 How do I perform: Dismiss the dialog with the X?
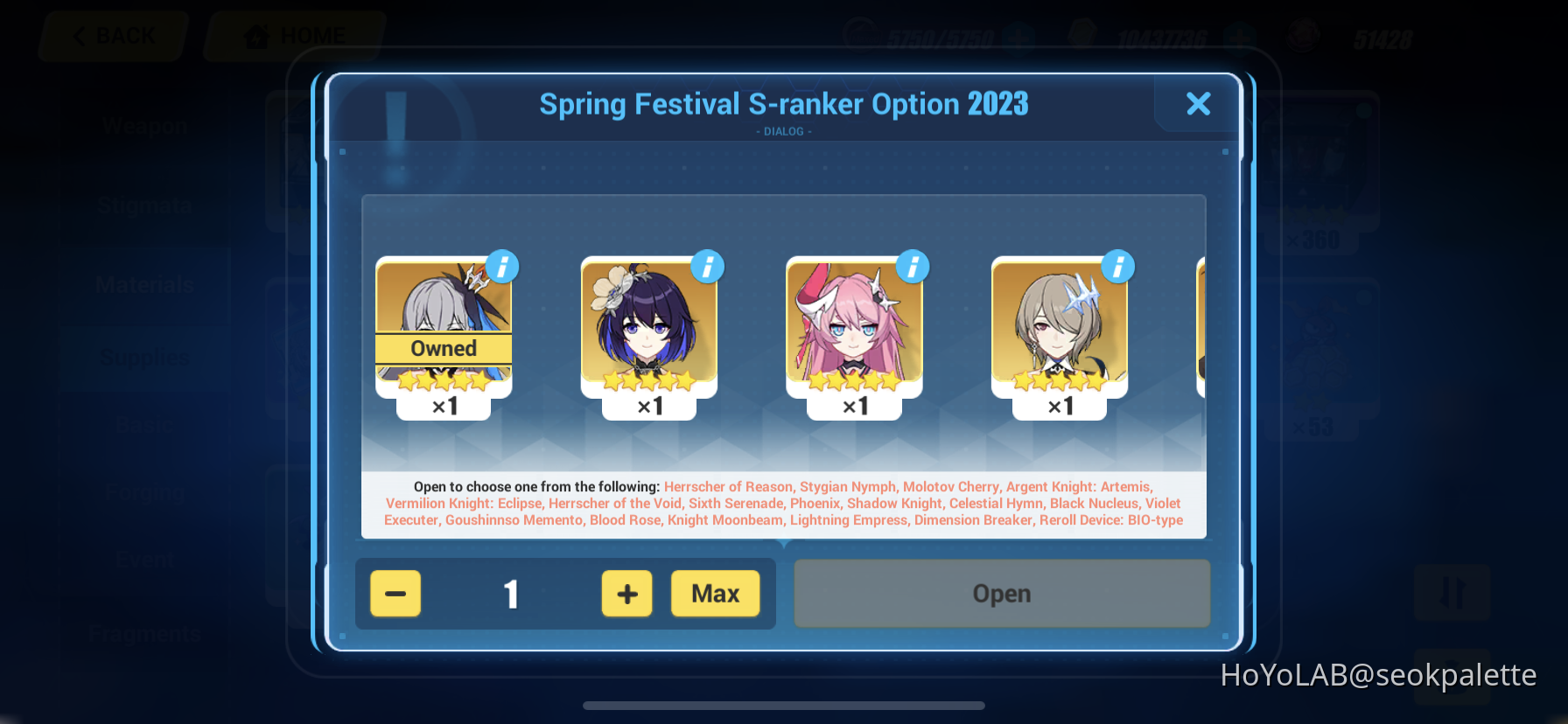(x=1198, y=104)
